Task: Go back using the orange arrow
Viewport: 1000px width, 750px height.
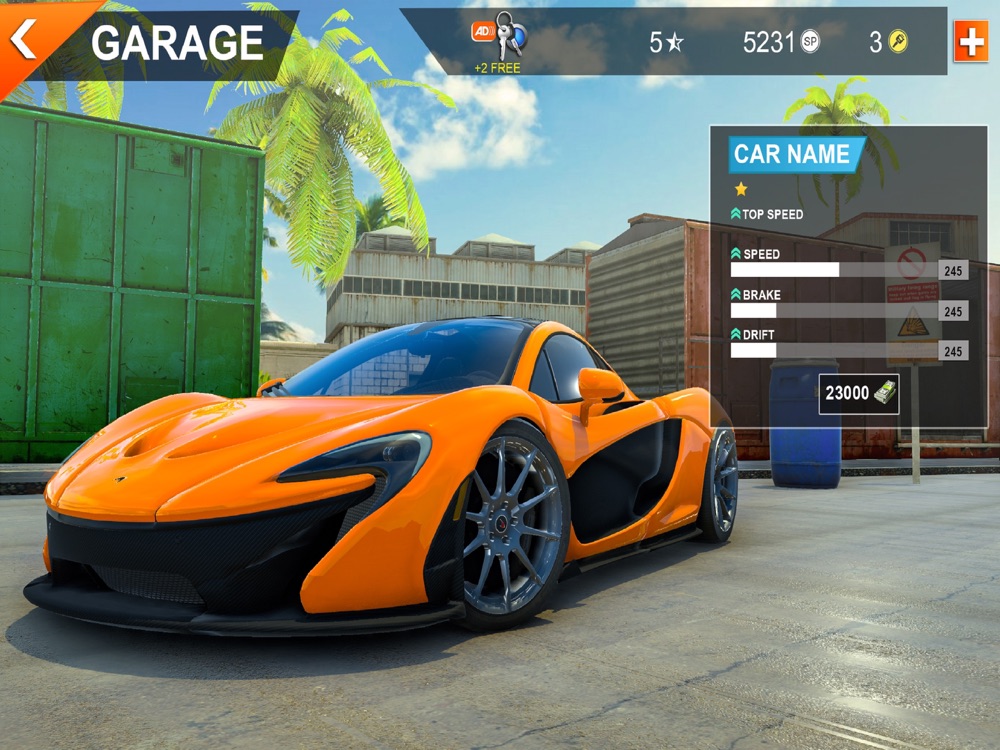Action: pyautogui.click(x=24, y=40)
